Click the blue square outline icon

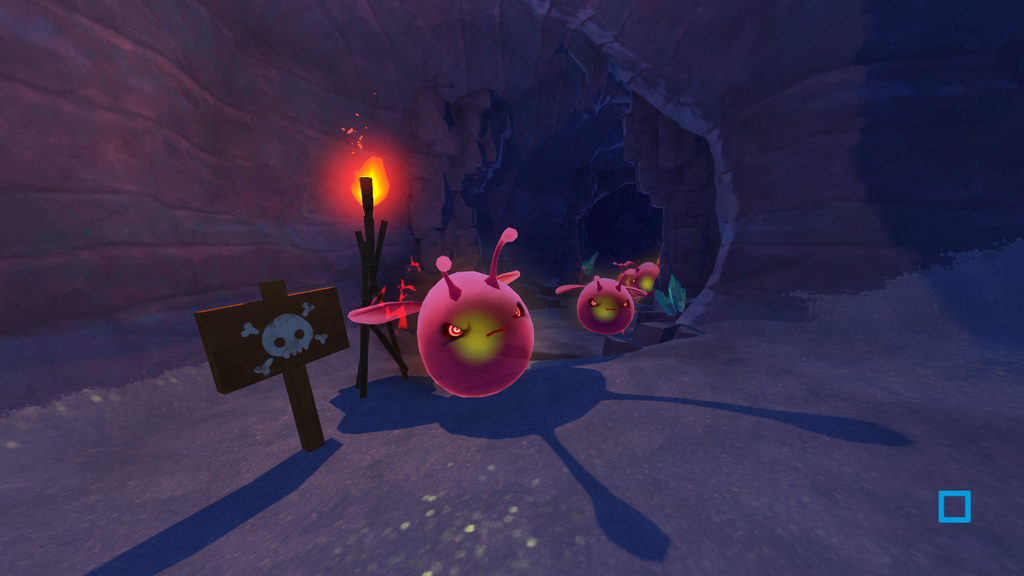point(954,506)
